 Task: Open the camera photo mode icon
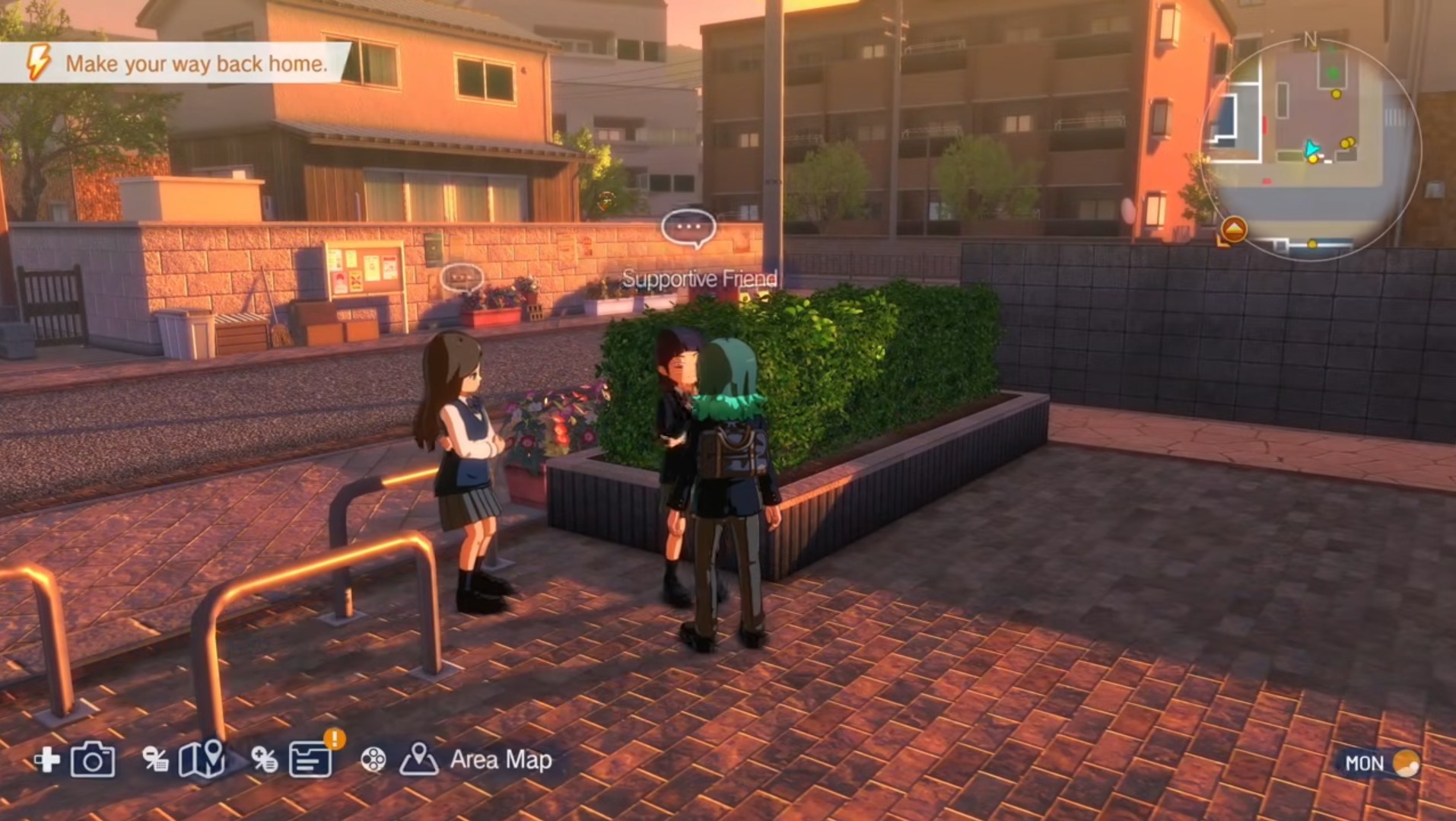pos(93,759)
